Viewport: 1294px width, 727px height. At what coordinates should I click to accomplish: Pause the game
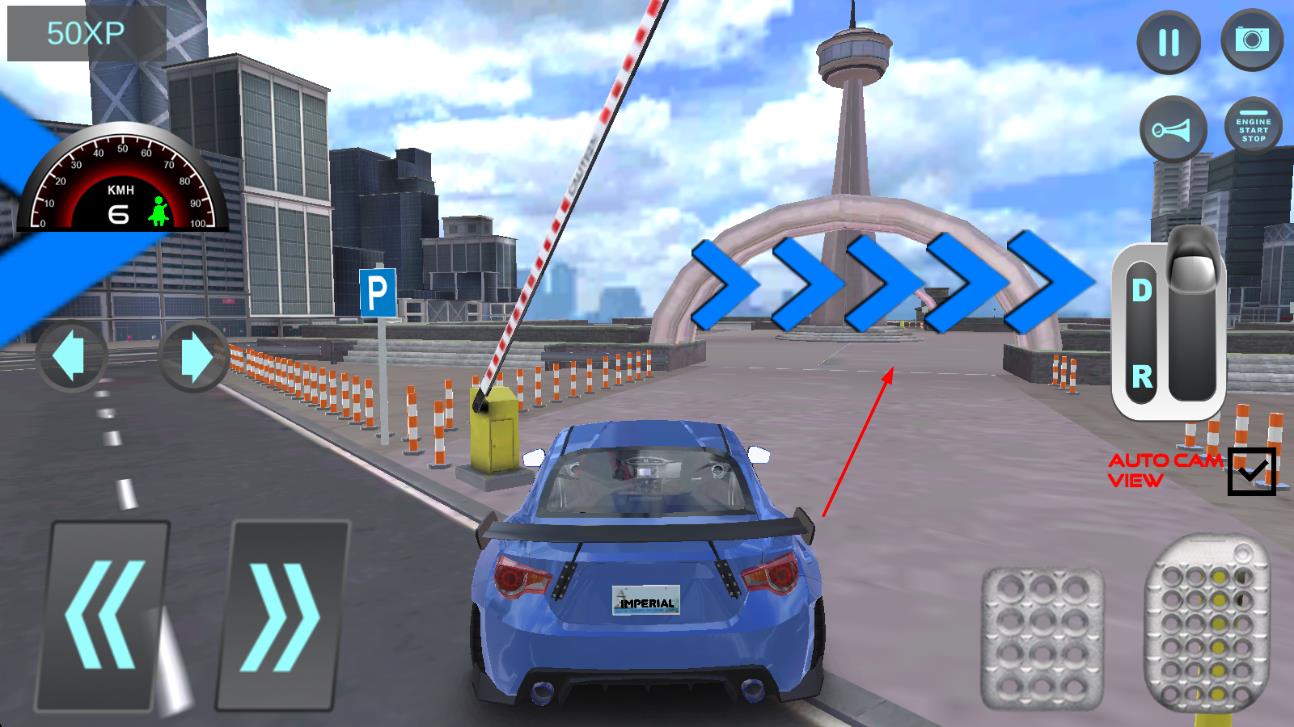(x=1168, y=42)
